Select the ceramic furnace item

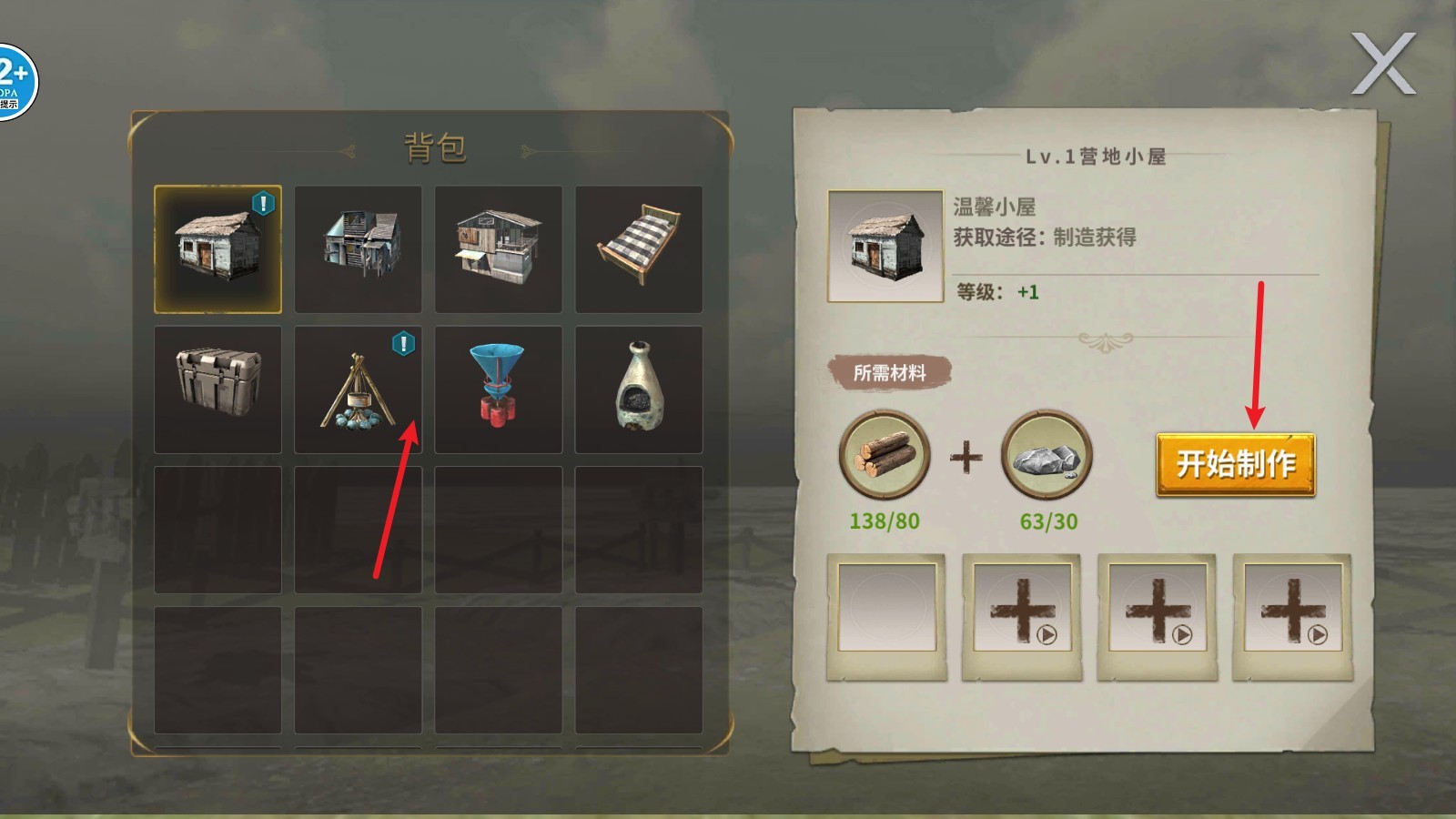coord(639,389)
